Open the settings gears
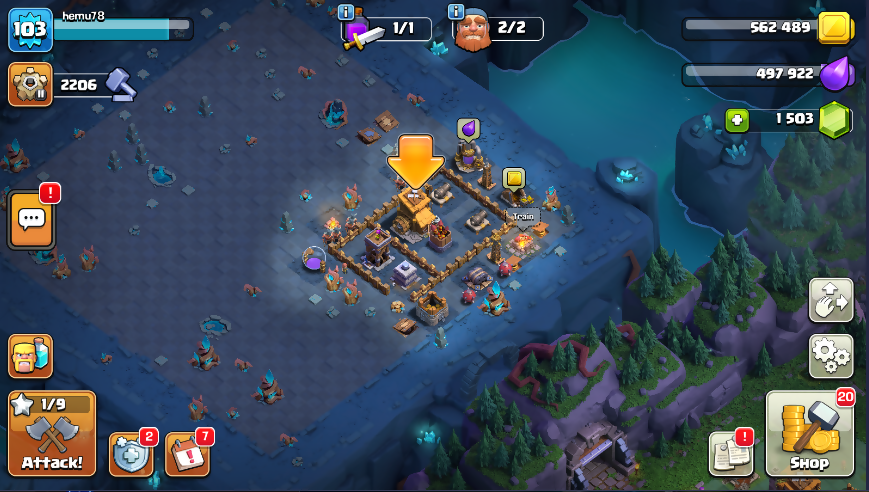869x492 pixels. [x=831, y=354]
